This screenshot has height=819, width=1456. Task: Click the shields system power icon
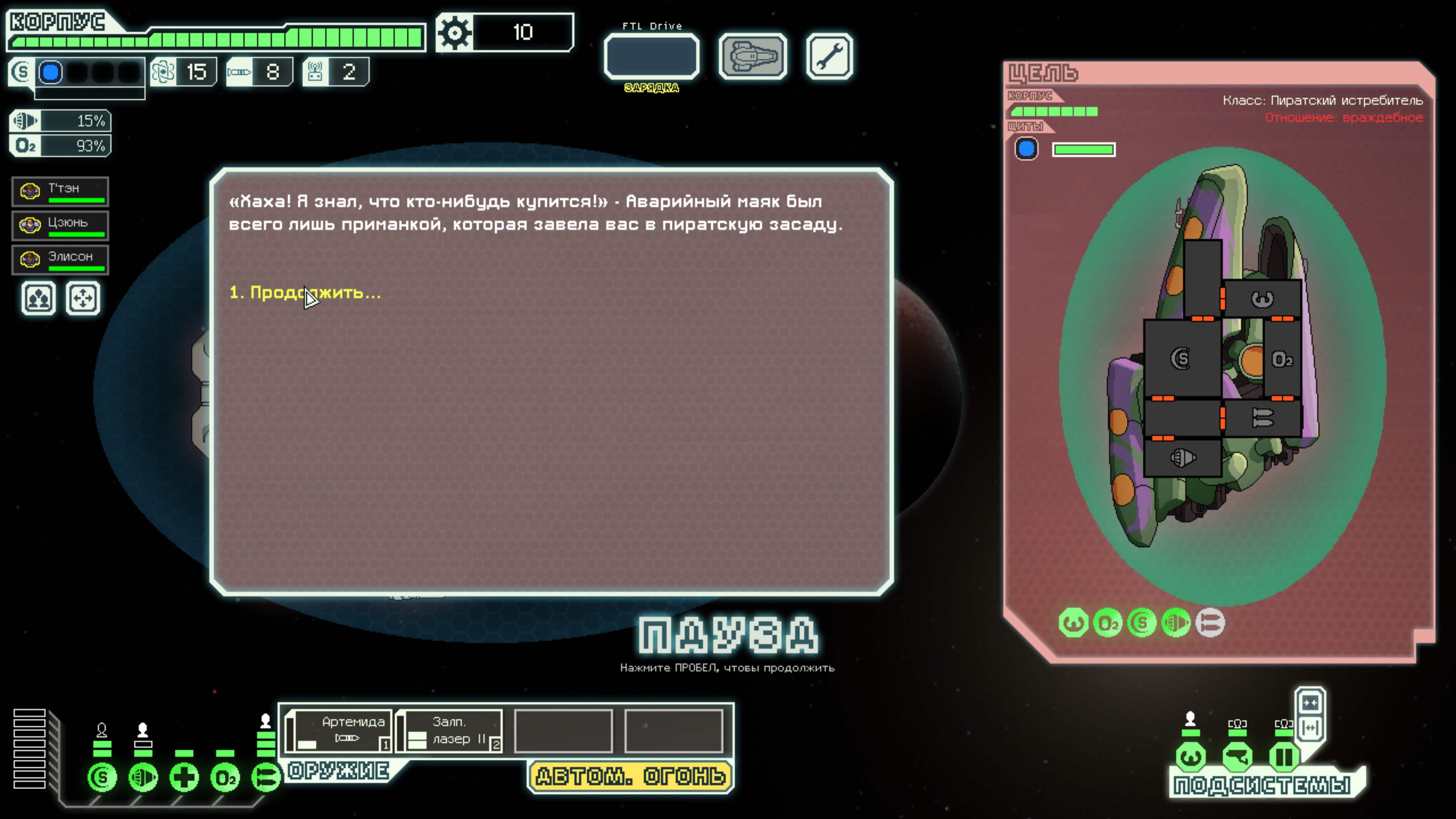pyautogui.click(x=102, y=778)
